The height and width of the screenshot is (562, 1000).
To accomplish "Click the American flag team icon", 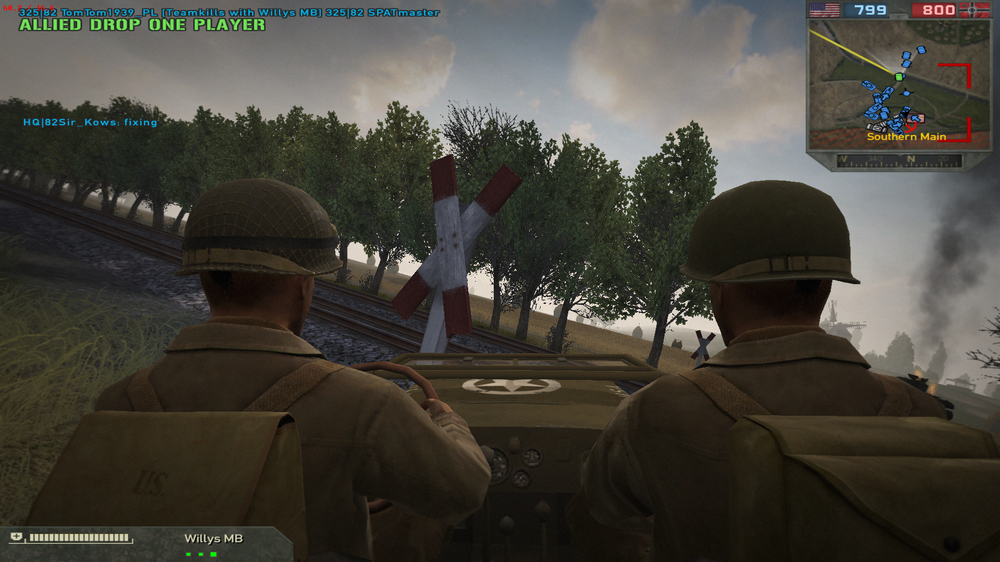I will coord(824,10).
